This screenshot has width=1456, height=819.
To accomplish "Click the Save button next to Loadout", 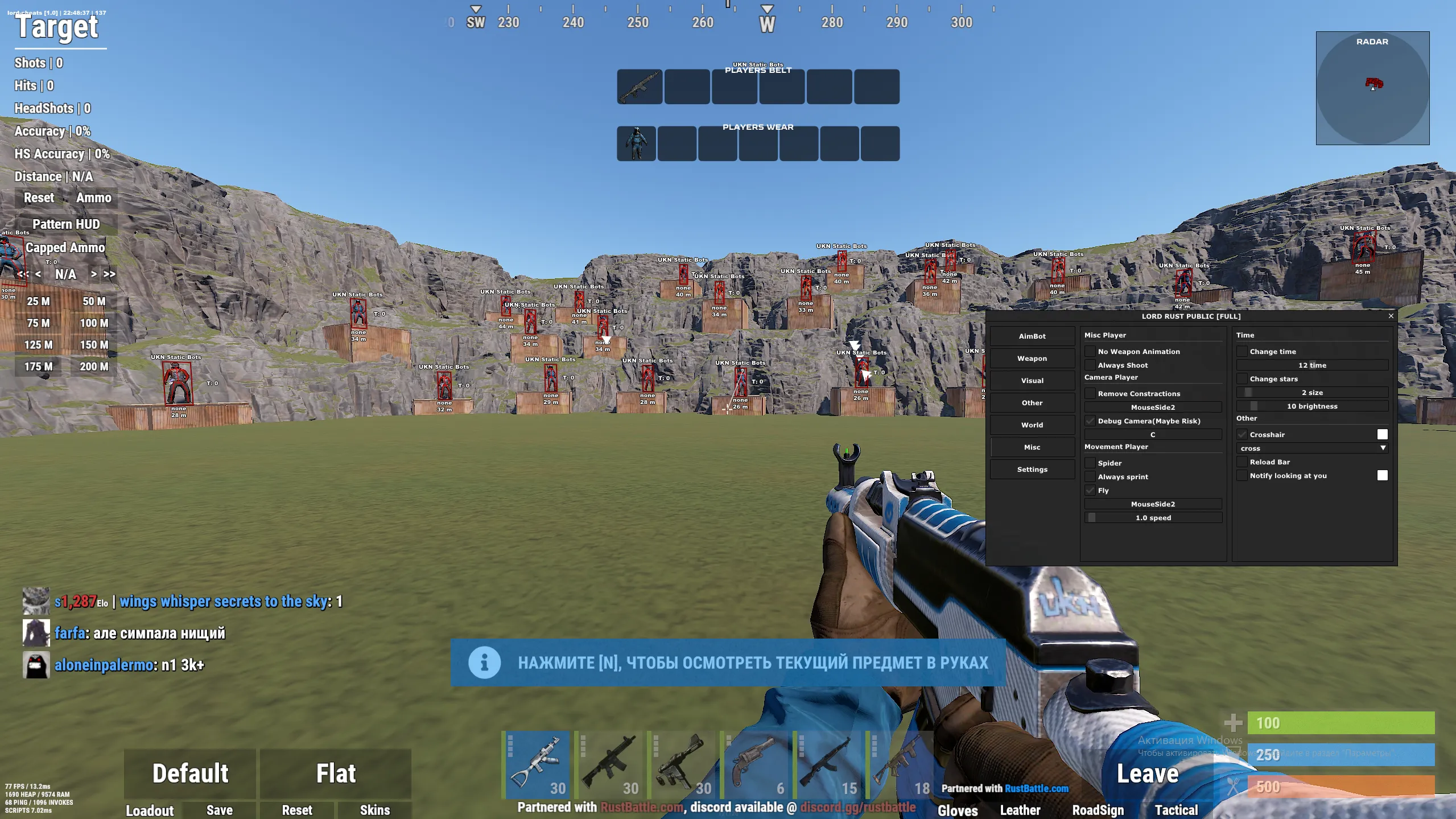I will click(220, 810).
